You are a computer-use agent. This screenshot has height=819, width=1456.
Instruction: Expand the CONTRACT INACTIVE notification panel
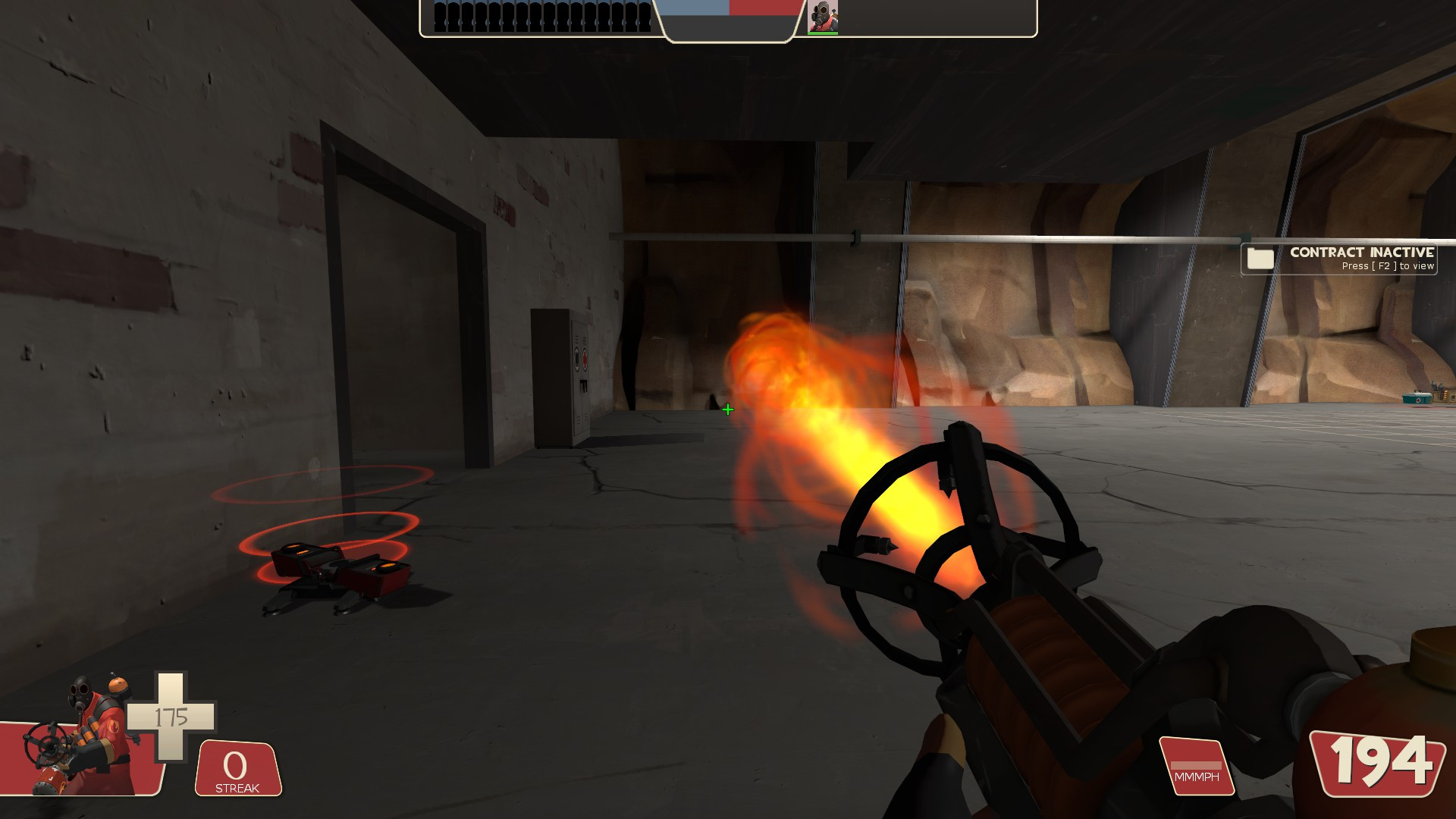click(x=1342, y=258)
